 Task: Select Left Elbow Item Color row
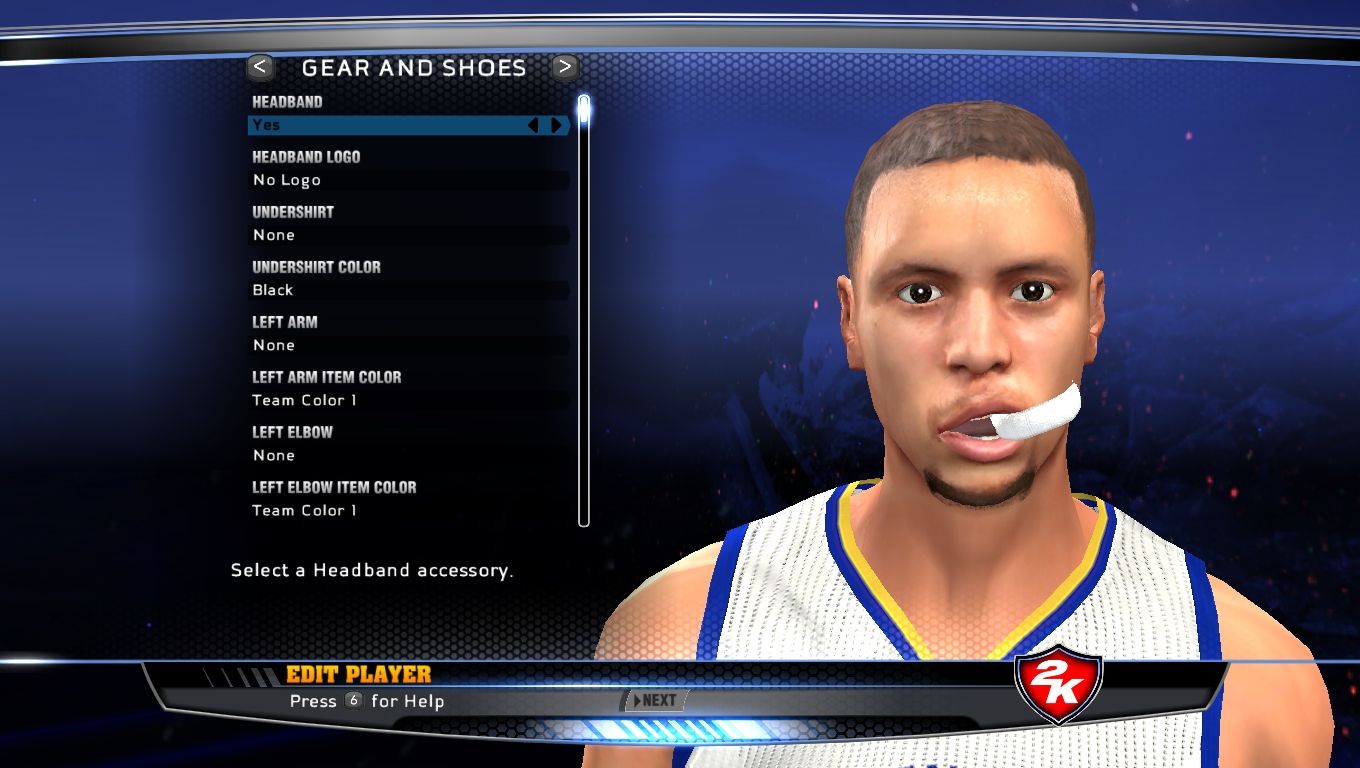coord(408,510)
